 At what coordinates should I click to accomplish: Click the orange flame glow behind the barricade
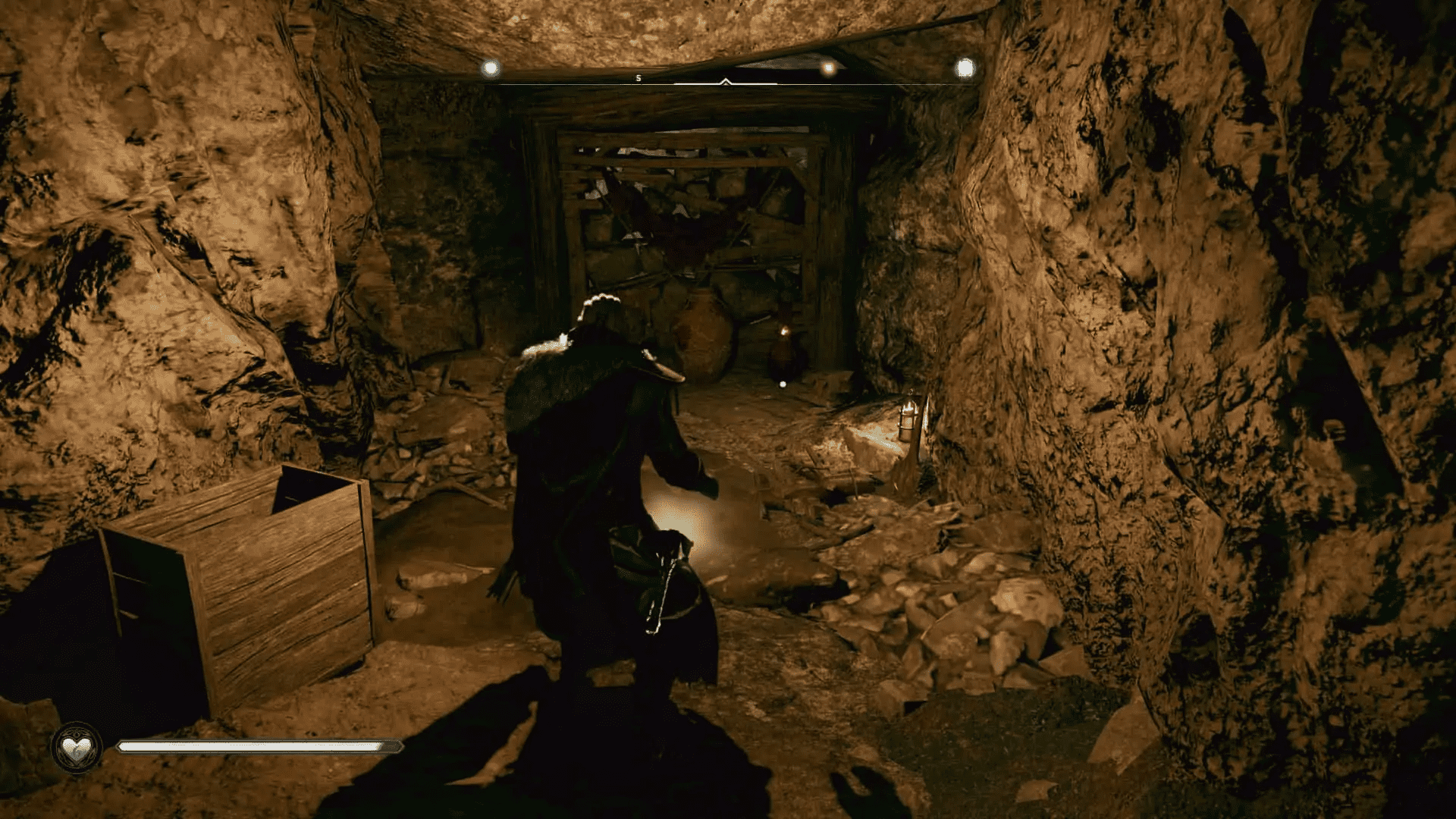[783, 331]
